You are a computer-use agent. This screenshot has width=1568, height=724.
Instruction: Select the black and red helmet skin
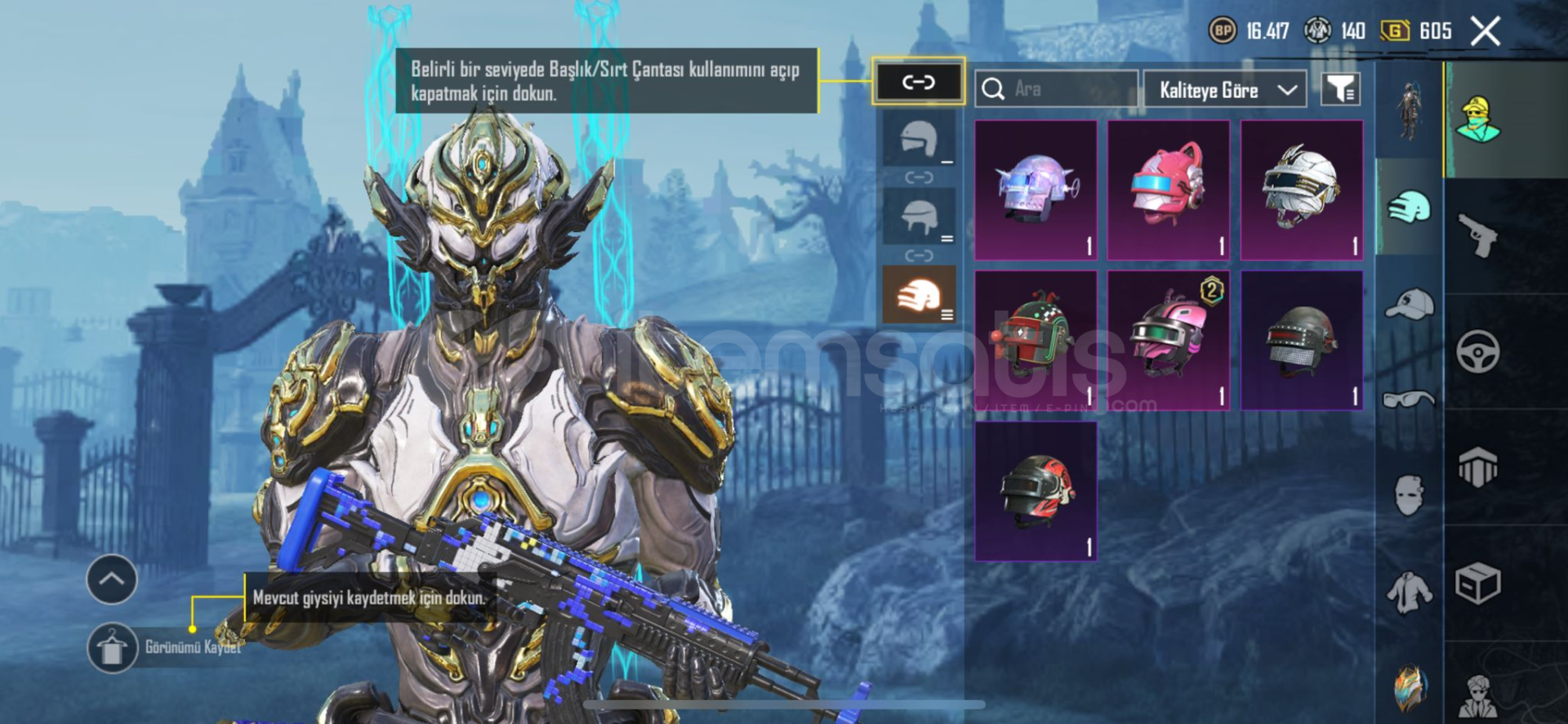point(1036,490)
